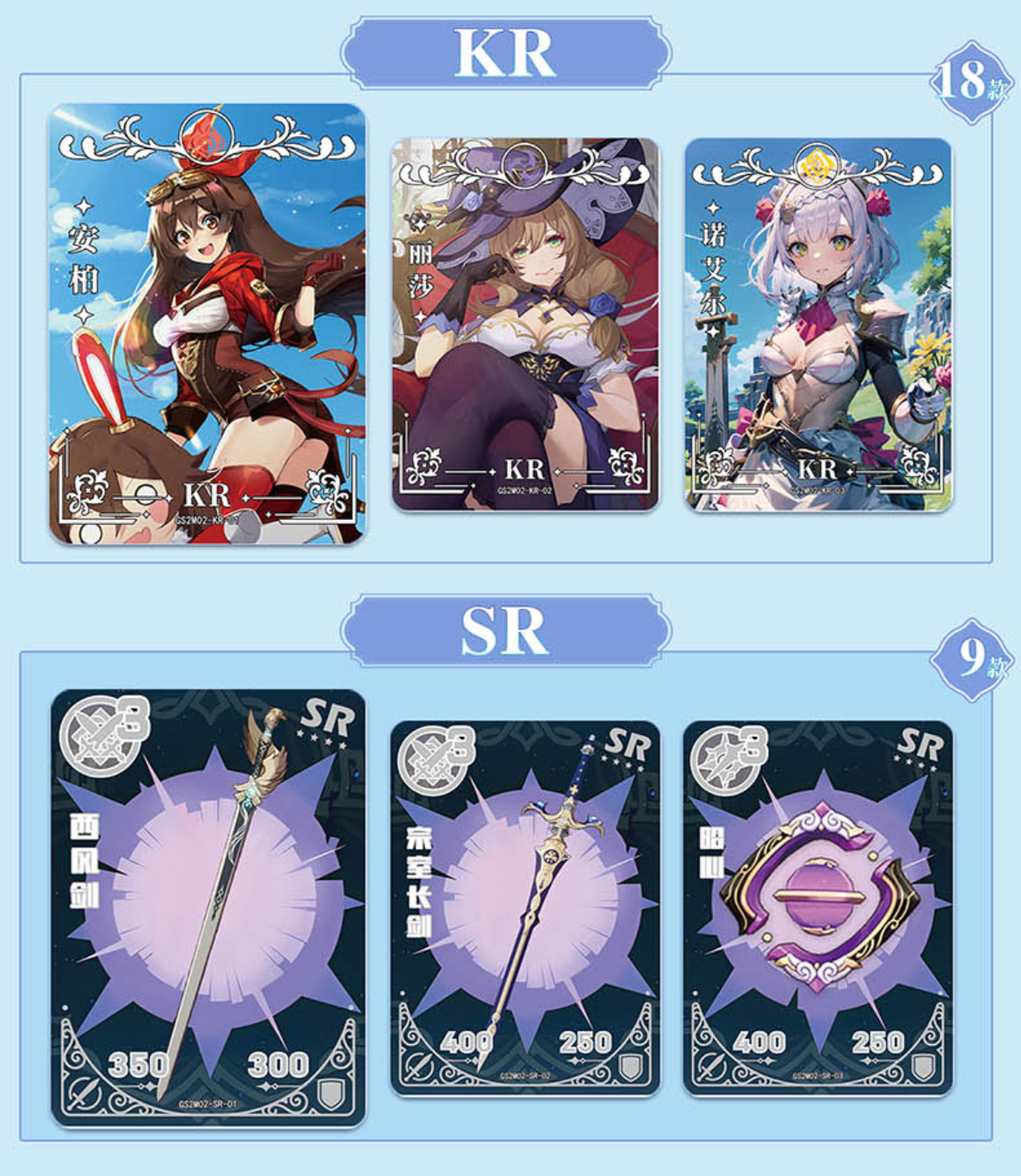
Task: Pick the Noelle KR character card
Action: tap(818, 325)
